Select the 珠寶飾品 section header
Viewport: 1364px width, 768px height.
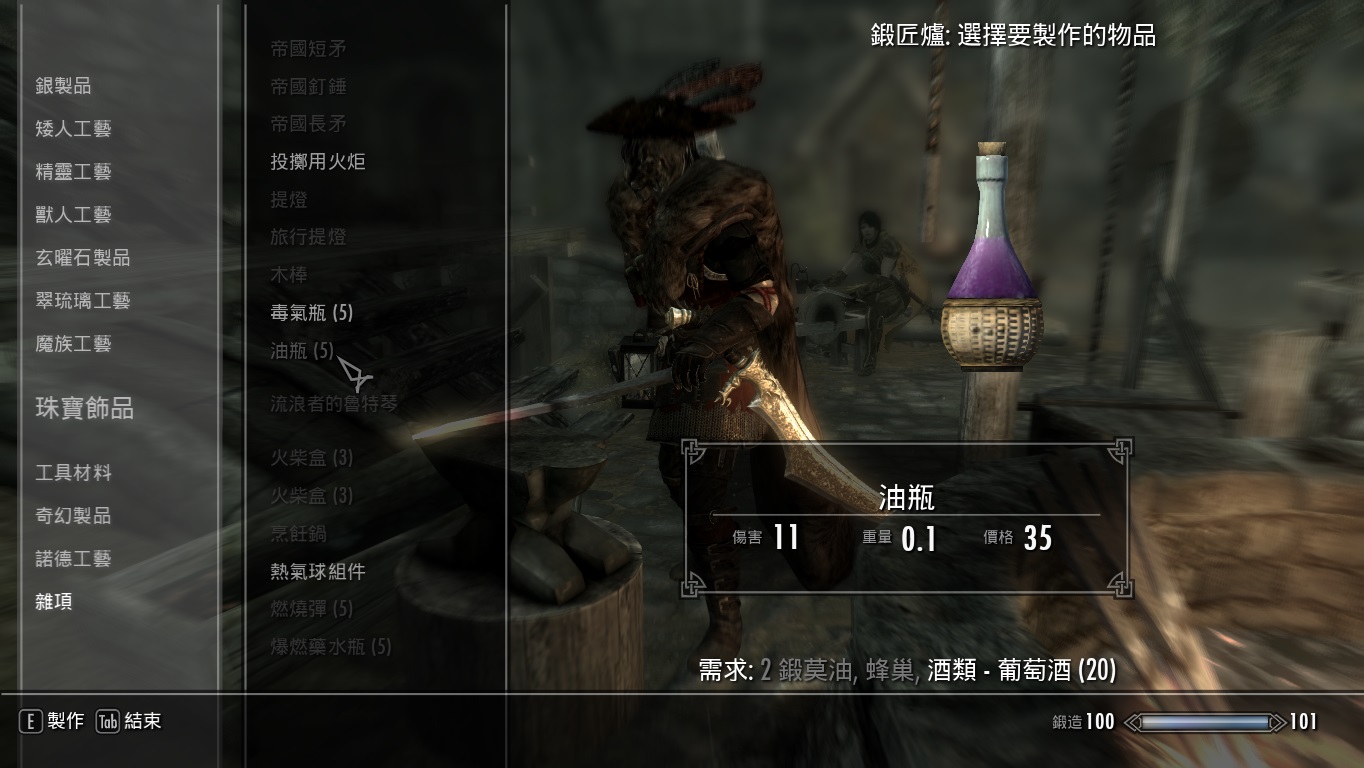point(73,410)
